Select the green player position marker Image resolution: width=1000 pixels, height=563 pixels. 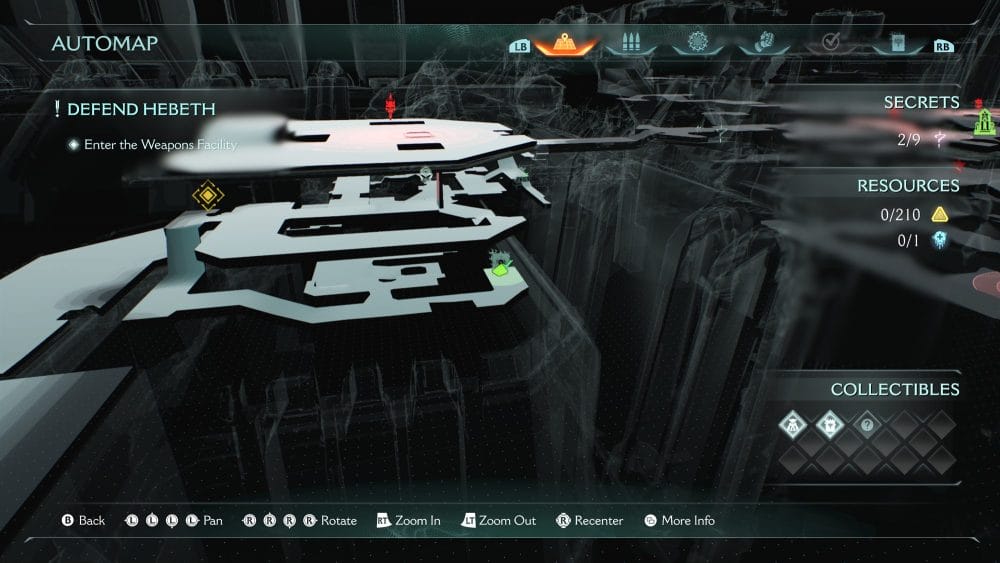click(x=501, y=265)
